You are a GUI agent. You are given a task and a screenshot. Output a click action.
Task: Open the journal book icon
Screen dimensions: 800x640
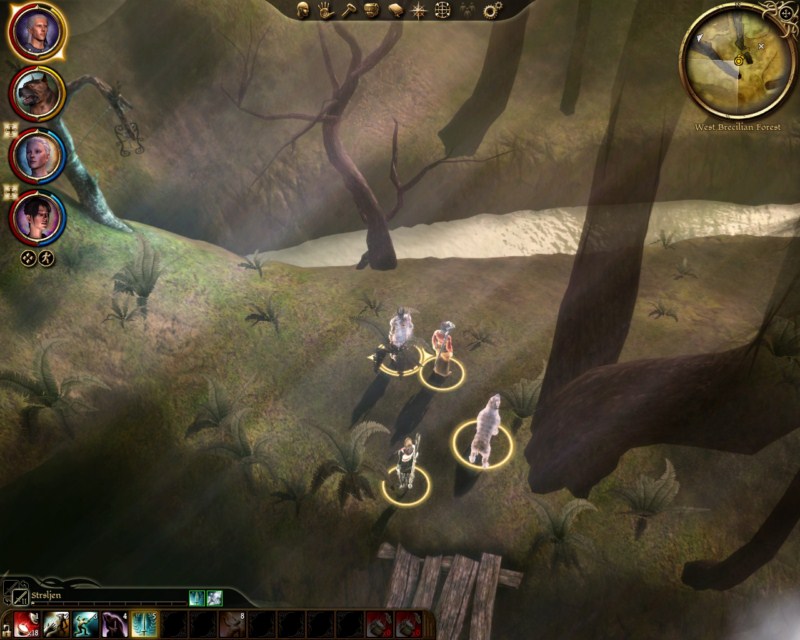click(x=394, y=10)
